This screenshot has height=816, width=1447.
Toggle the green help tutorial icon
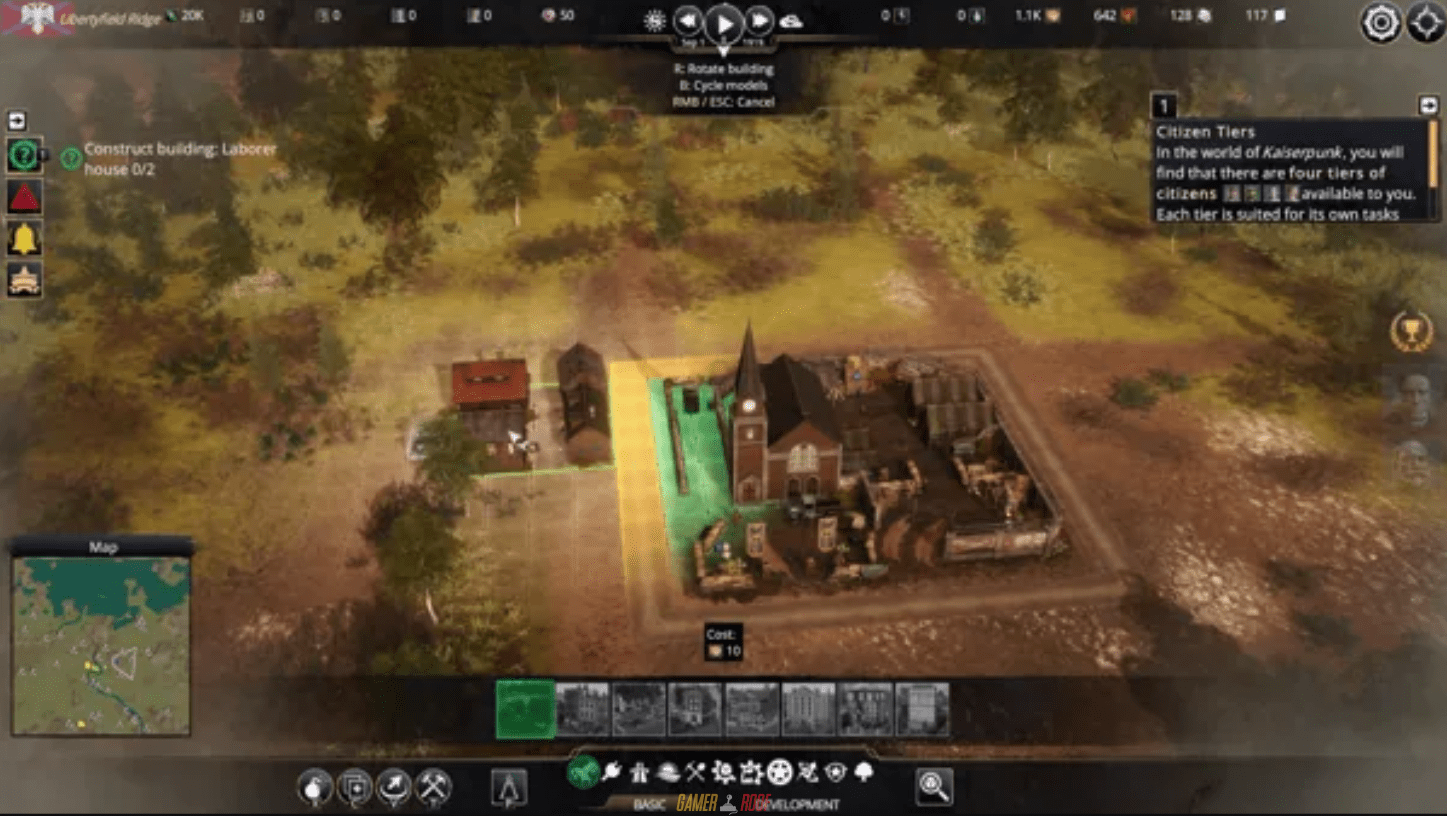(x=23, y=154)
